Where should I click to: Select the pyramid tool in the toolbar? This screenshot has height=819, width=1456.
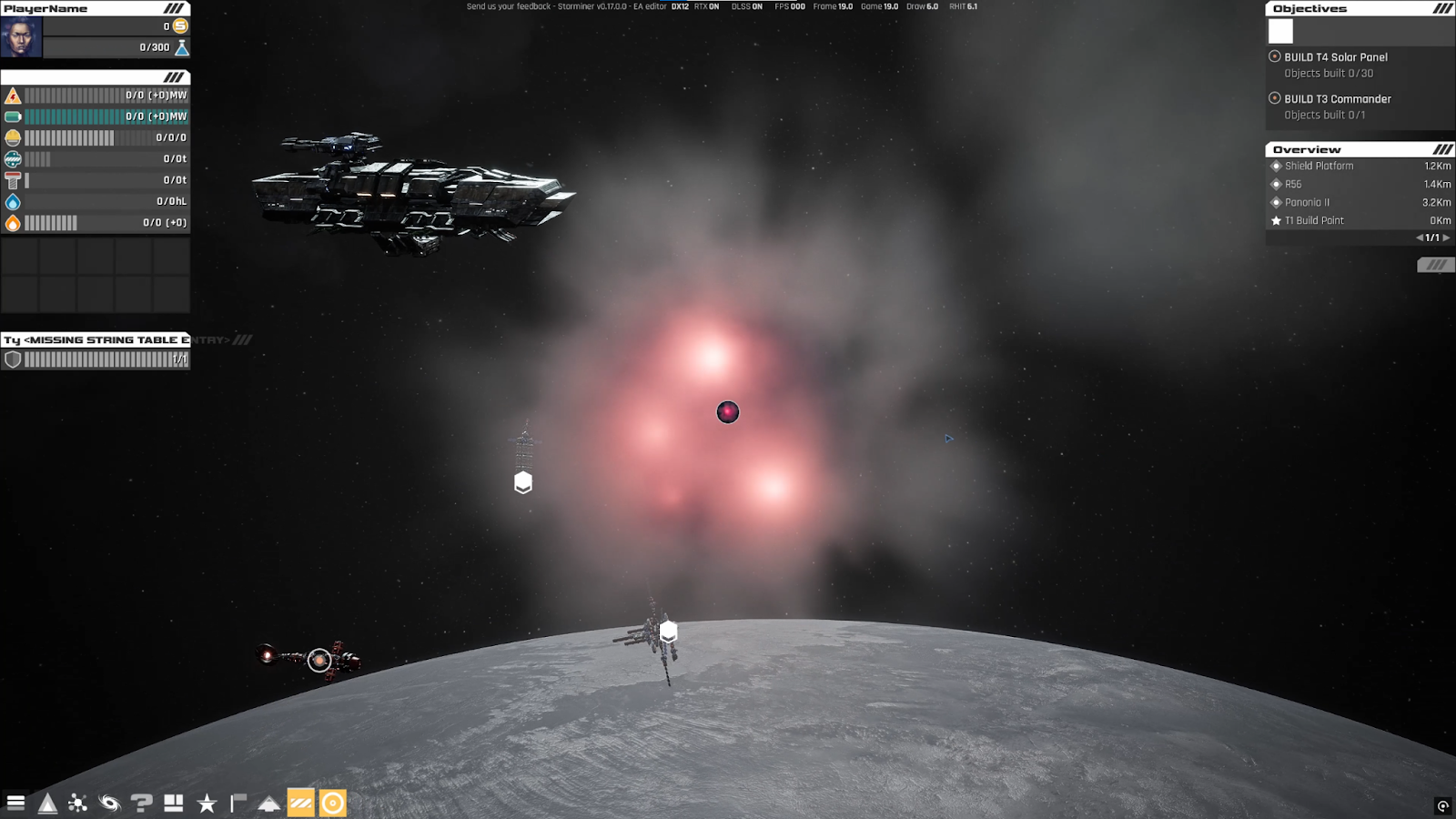pos(46,804)
